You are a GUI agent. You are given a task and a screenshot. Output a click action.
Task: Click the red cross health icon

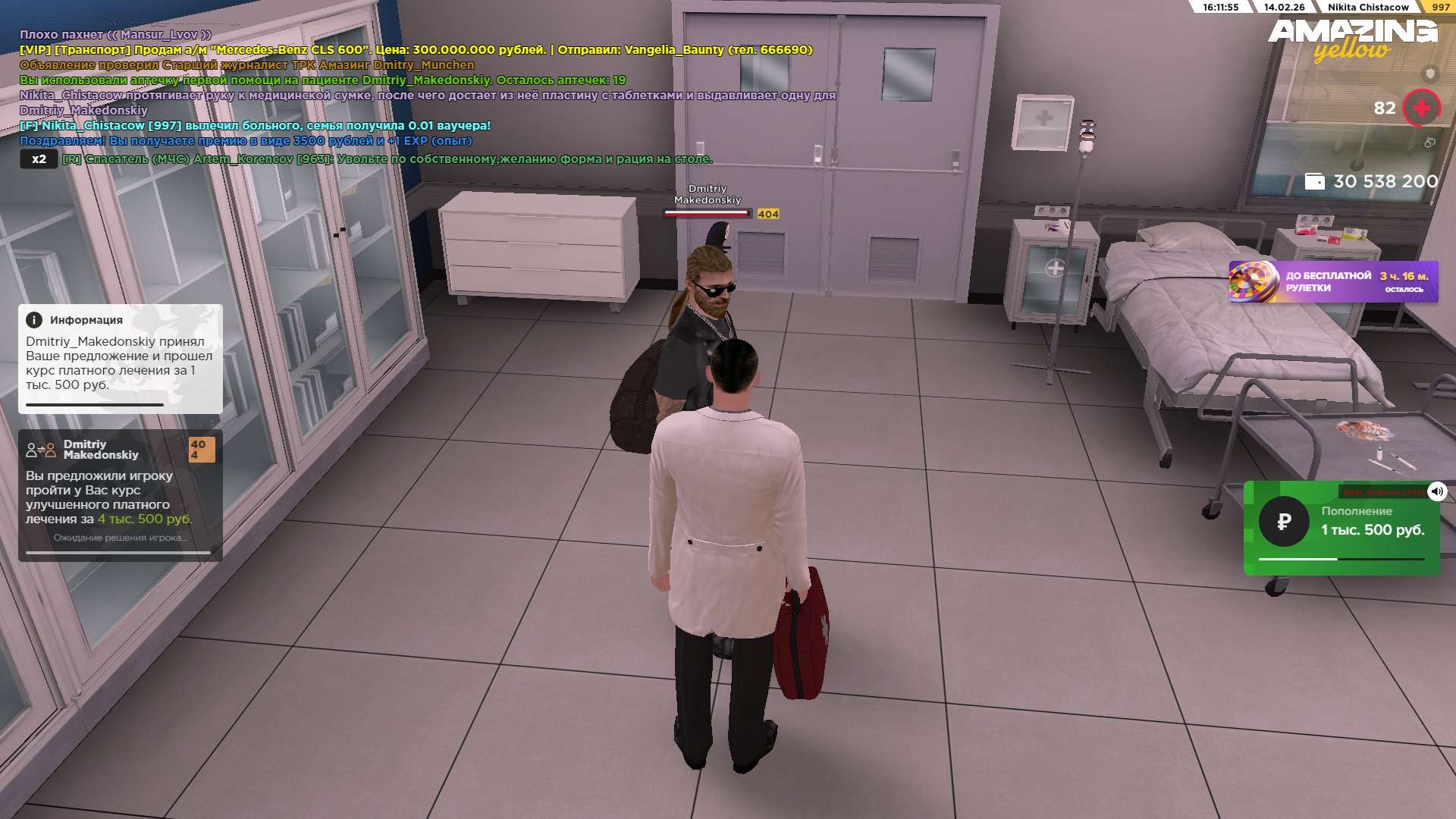click(1421, 108)
